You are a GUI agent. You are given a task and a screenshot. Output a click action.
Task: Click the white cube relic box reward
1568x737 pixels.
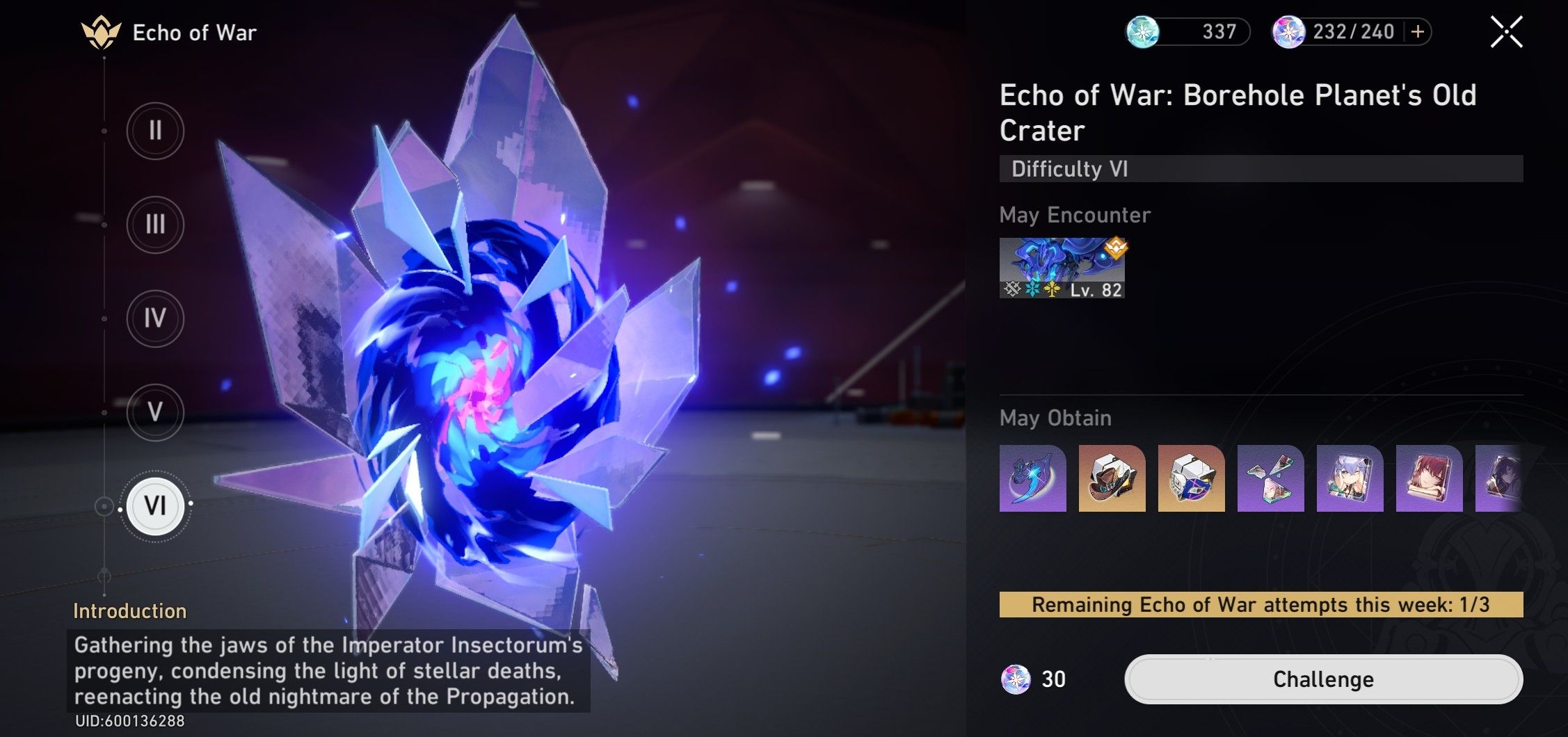pyautogui.click(x=1191, y=480)
